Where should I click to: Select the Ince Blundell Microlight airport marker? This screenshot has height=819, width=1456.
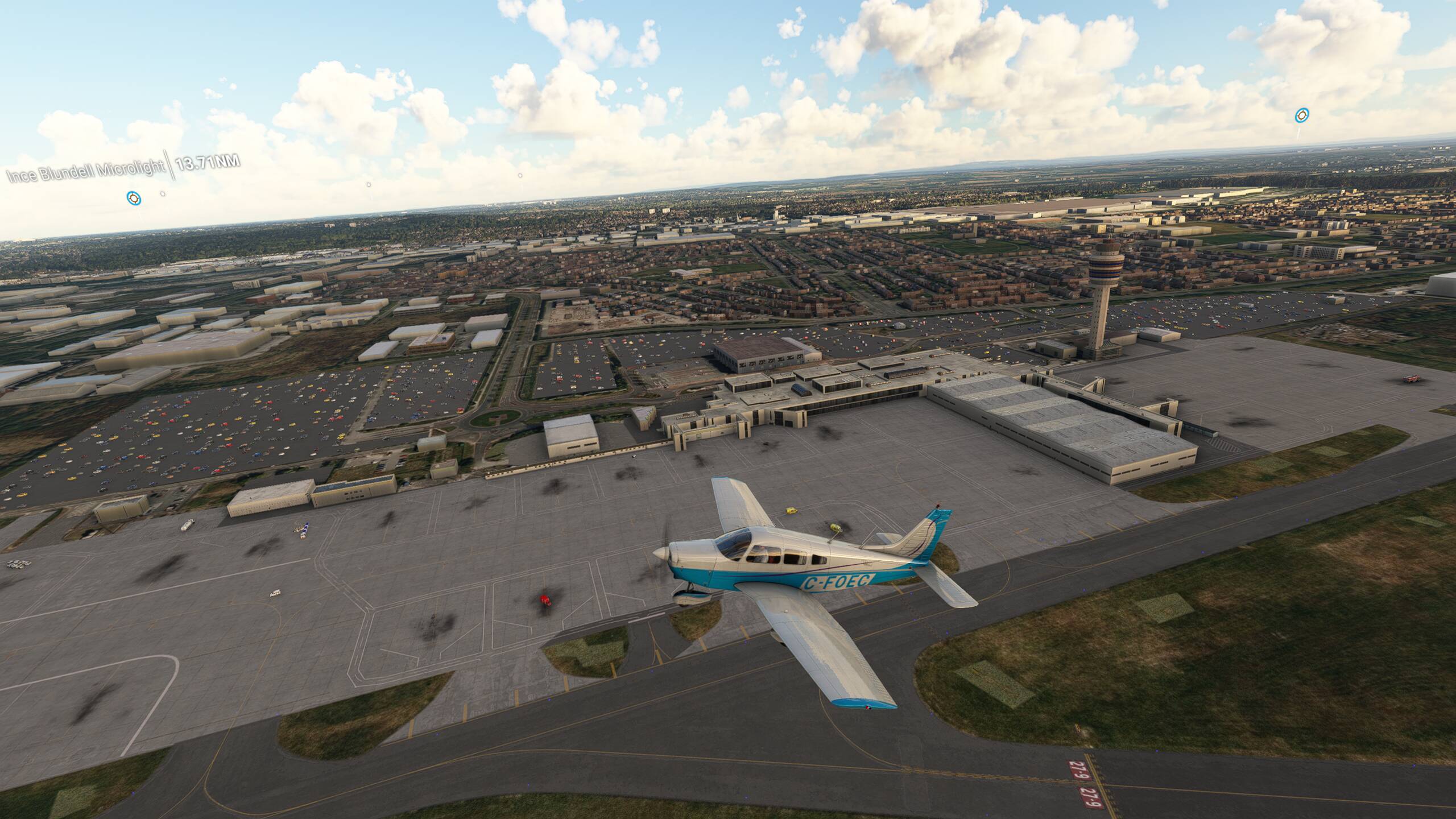pos(134,198)
